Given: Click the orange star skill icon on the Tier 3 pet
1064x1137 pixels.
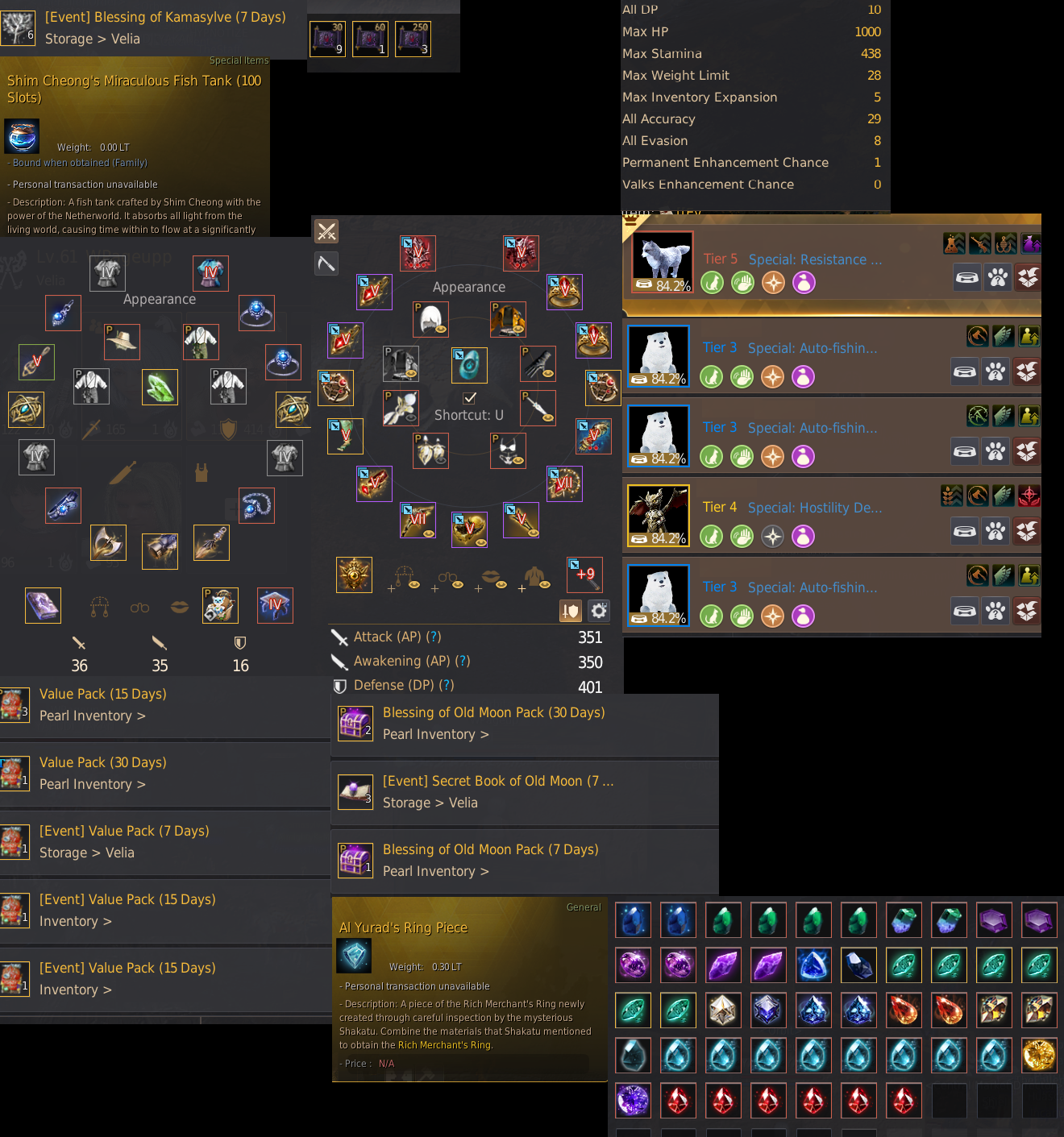Looking at the screenshot, I should [772, 376].
